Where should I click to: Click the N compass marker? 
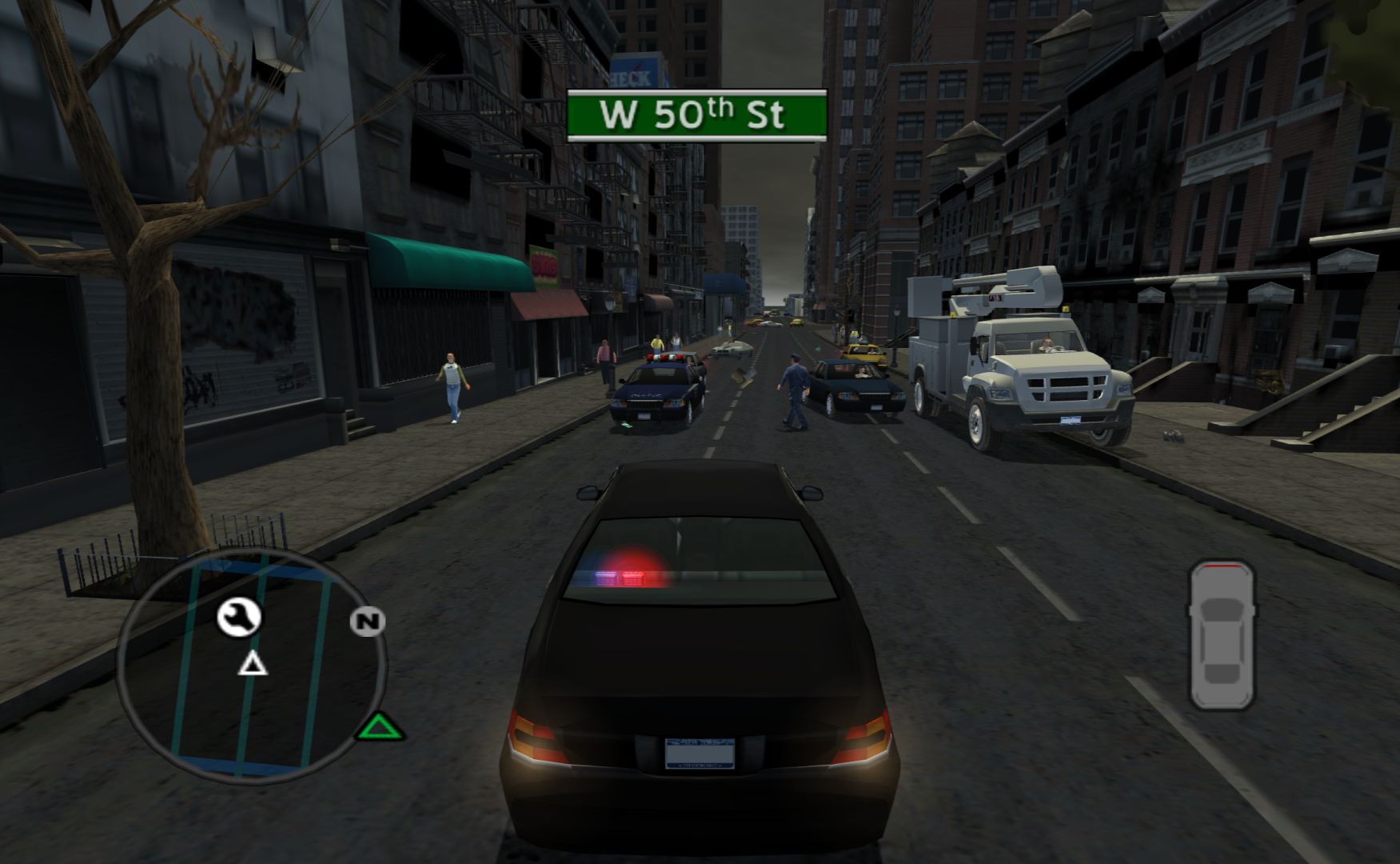click(x=367, y=621)
